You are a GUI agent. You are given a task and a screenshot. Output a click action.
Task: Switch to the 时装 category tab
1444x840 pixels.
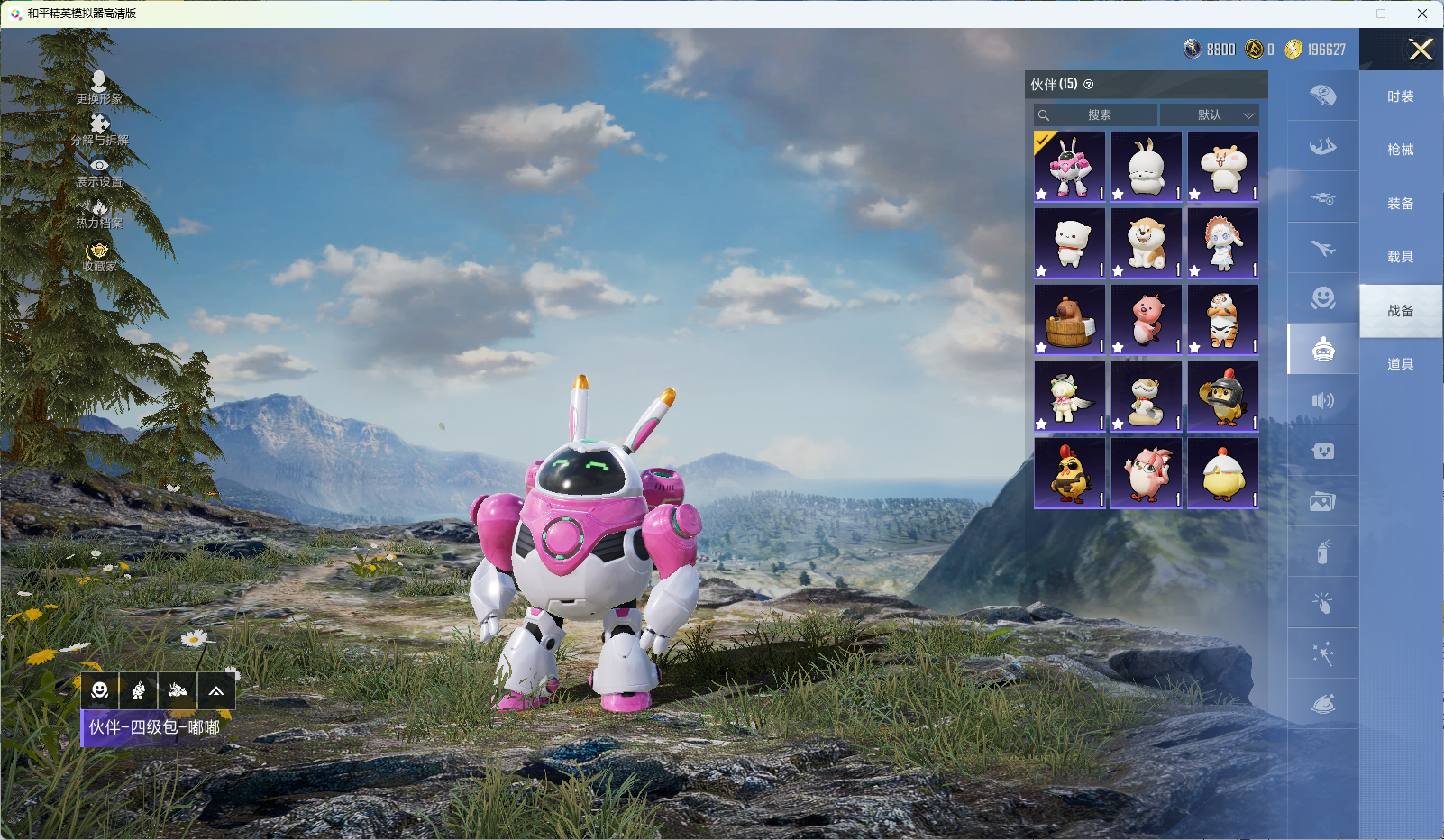1400,96
